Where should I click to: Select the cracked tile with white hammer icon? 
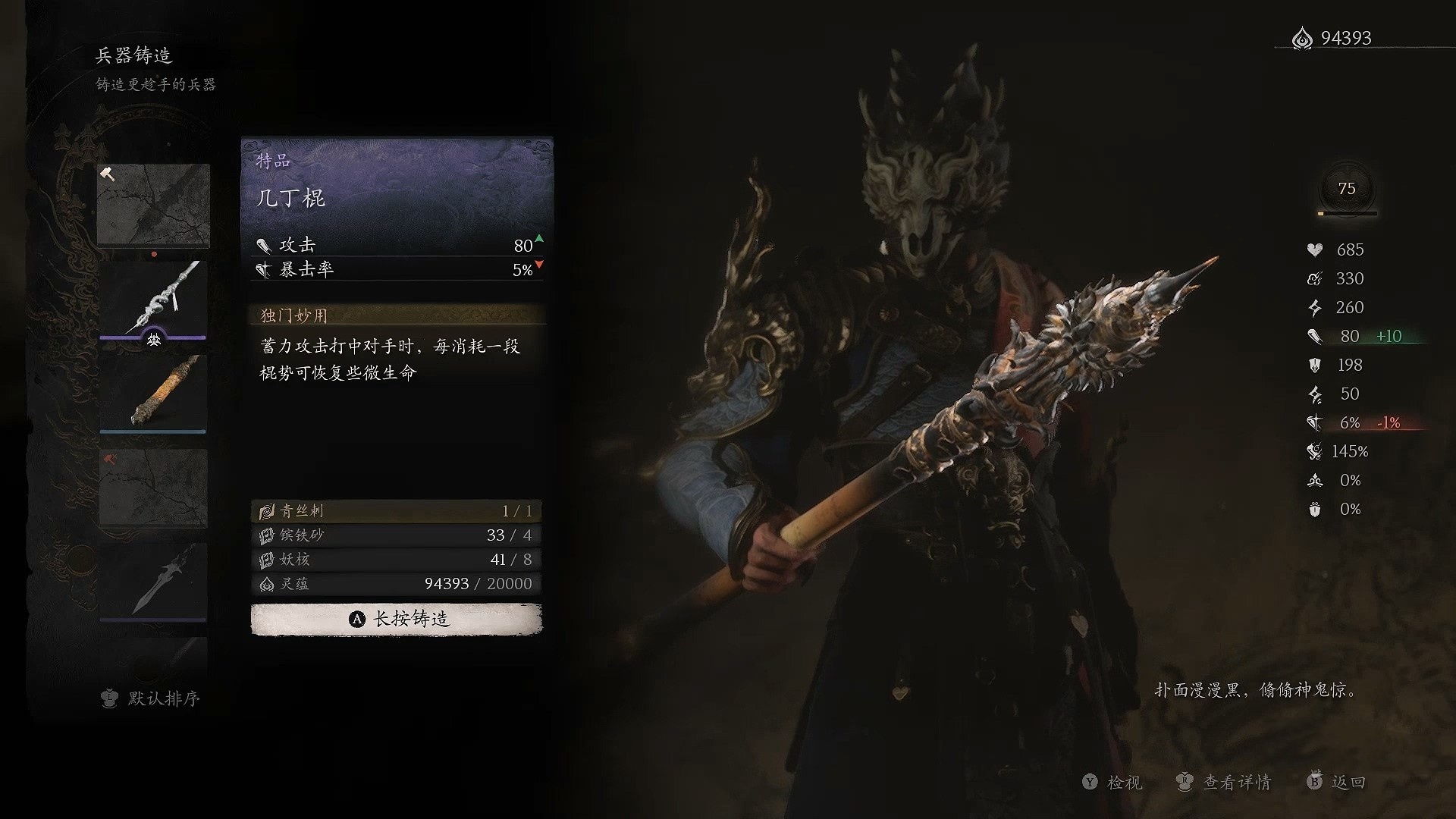tap(153, 205)
